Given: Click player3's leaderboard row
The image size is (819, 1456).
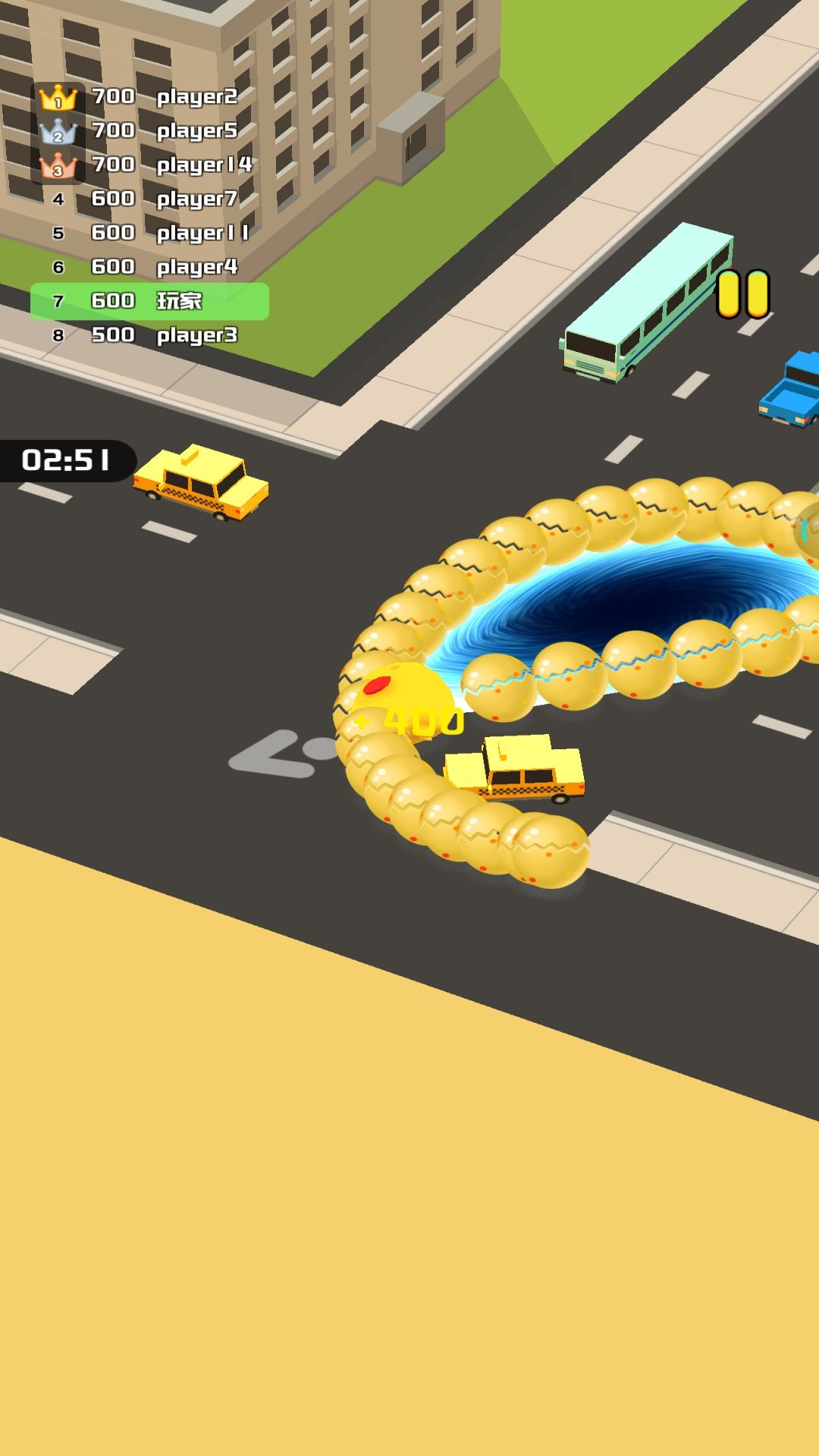Looking at the screenshot, I should (149, 336).
